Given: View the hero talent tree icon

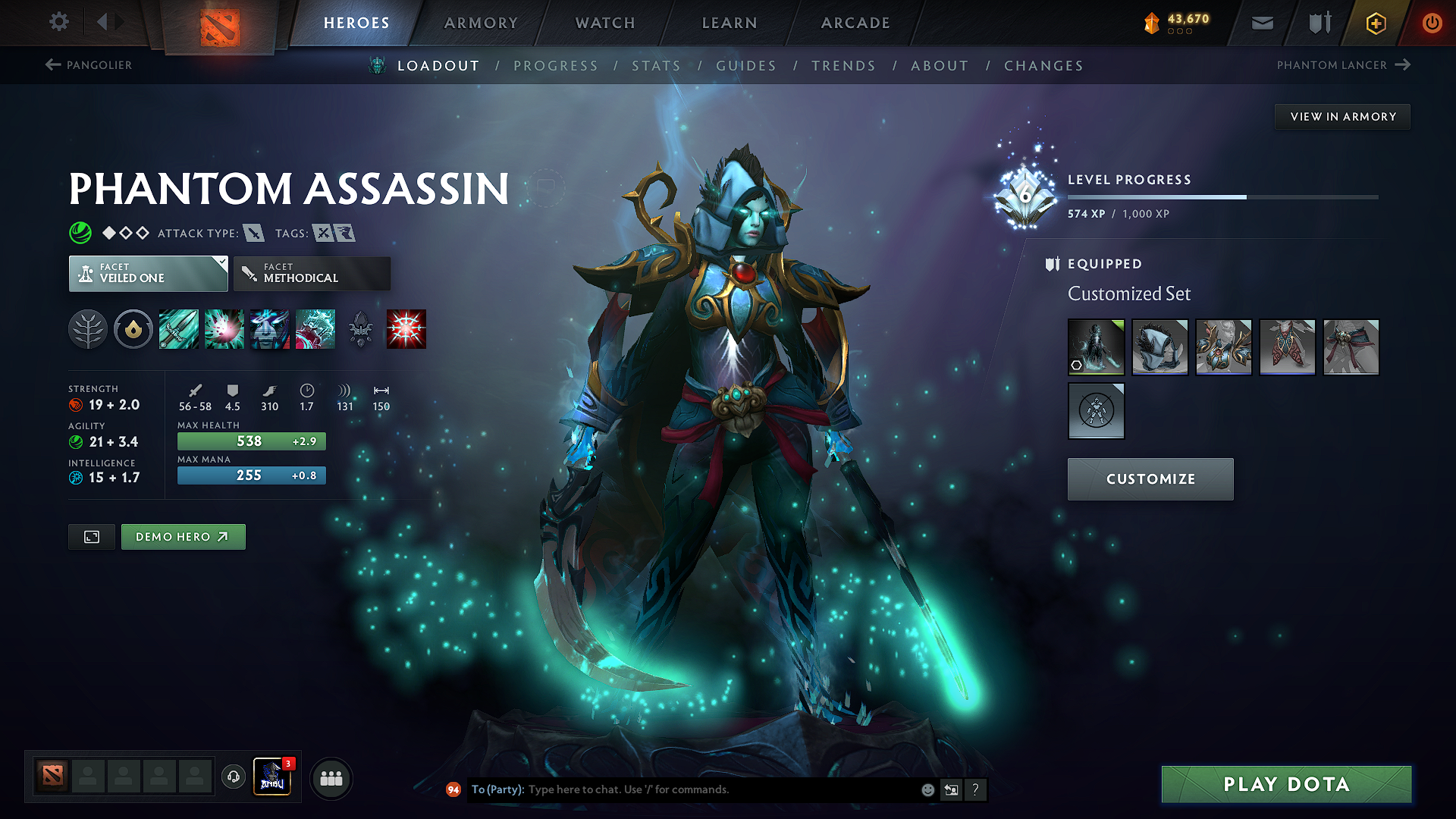Looking at the screenshot, I should (87, 329).
